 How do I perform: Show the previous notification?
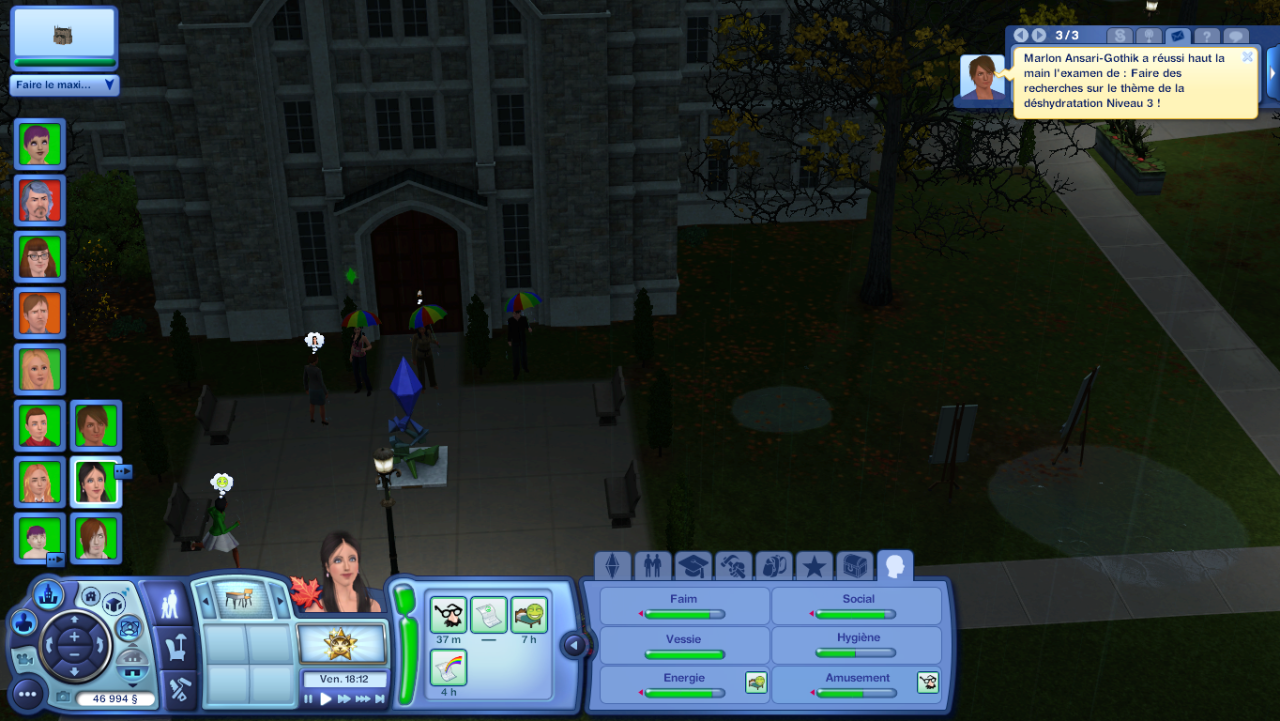pos(1021,36)
